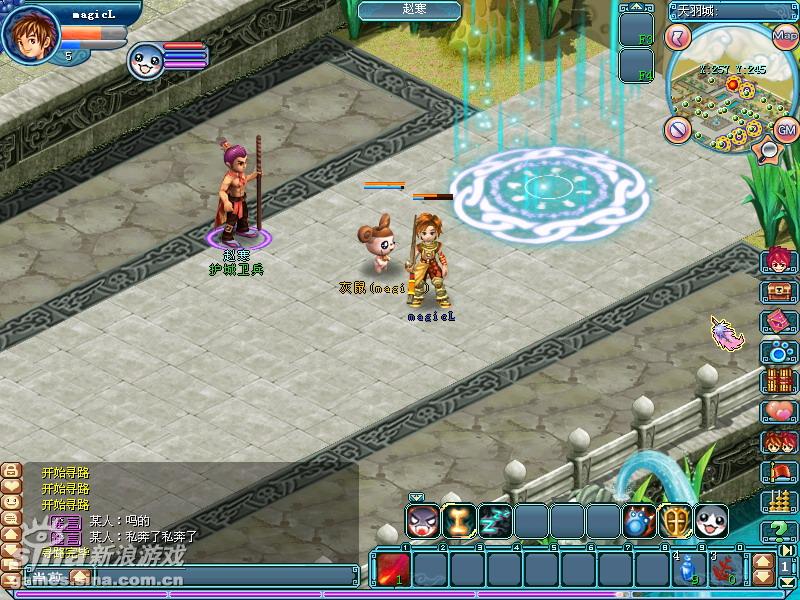
Task: Open the blue paw print pet menu
Action: 777,351
